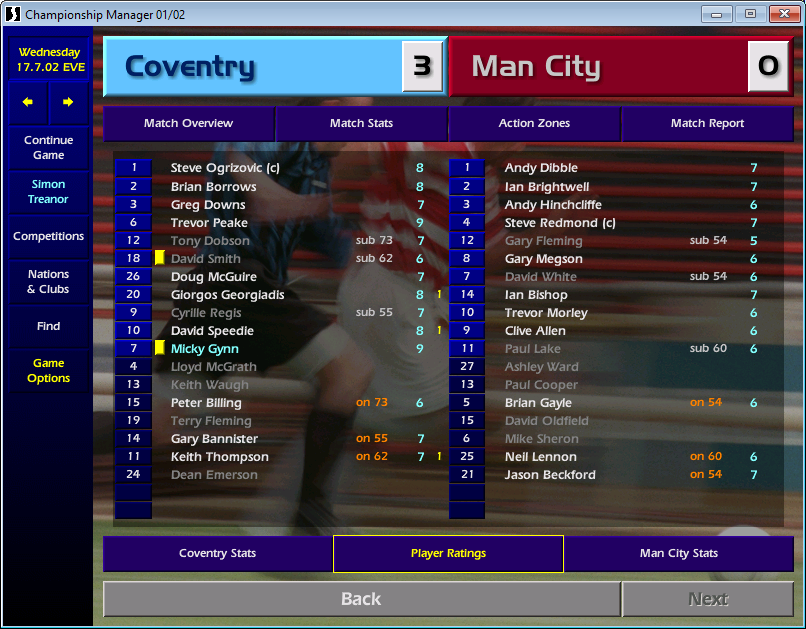Viewport: 806px width, 629px height.
Task: Click the right yellow arrow button
Action: coord(68,102)
